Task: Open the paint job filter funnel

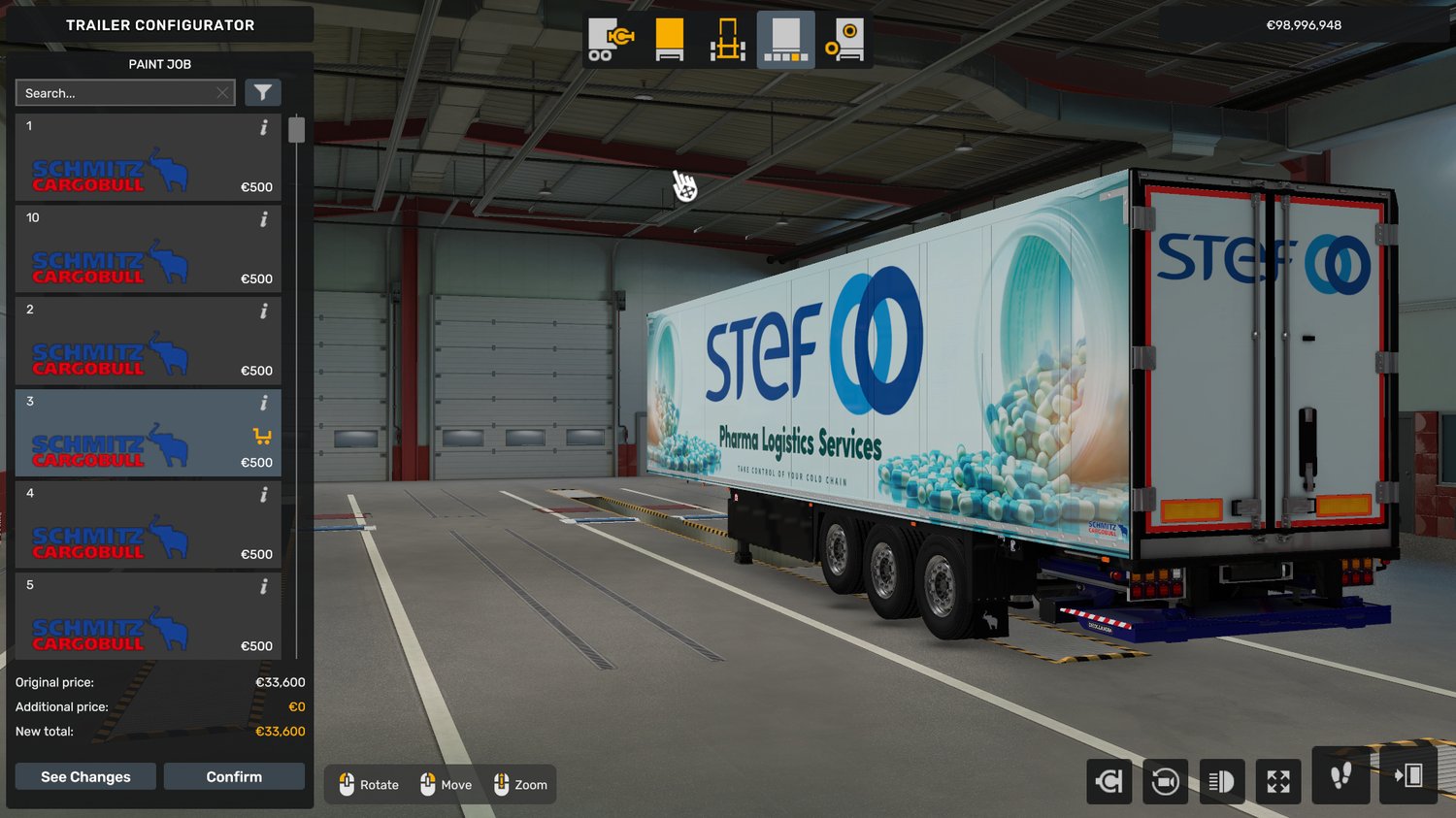Action: pos(262,93)
